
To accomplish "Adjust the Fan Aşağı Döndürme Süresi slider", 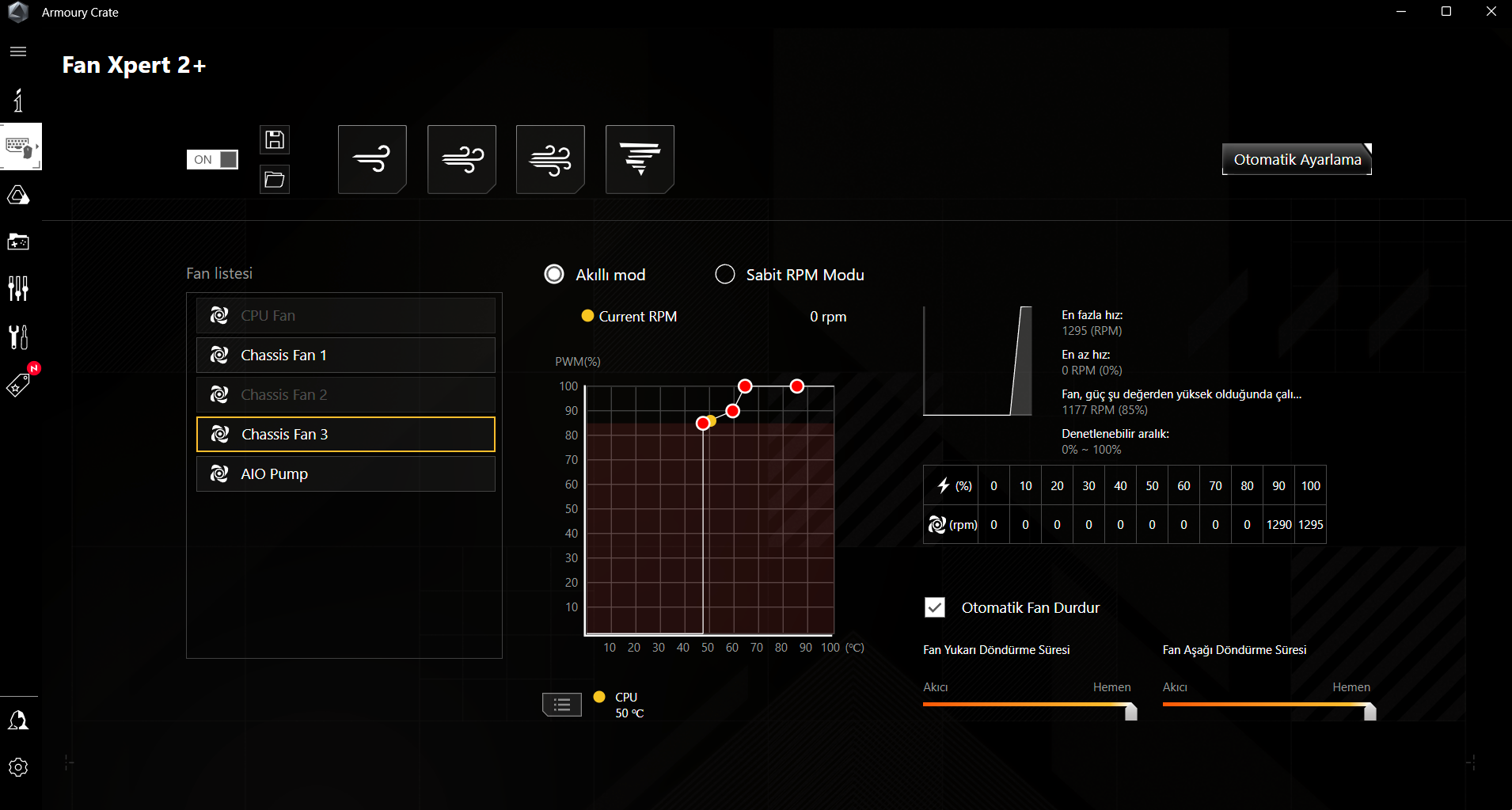I will click(1370, 711).
